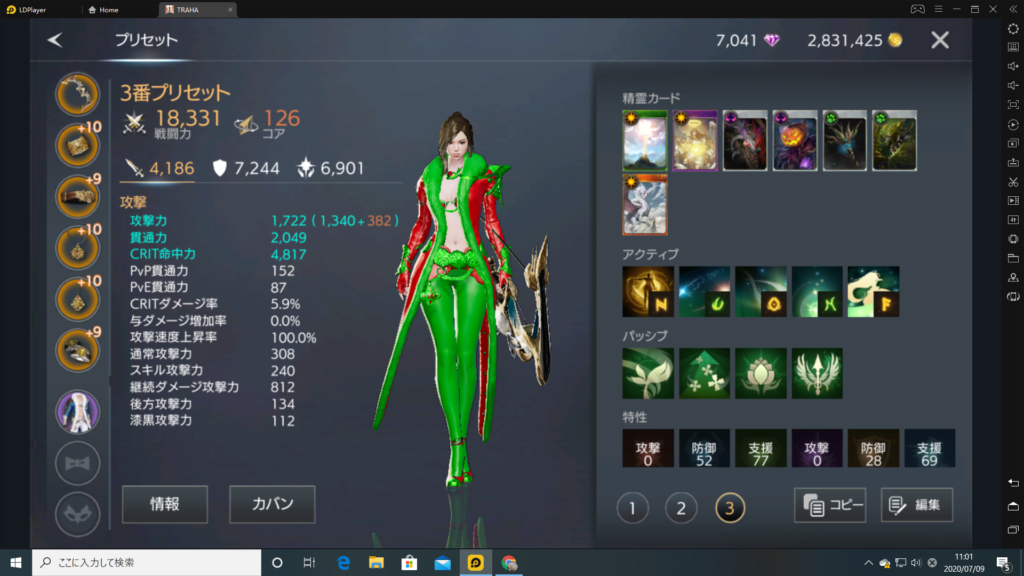The width and height of the screenshot is (1024, 576).
Task: Select preset number 2
Action: point(681,508)
